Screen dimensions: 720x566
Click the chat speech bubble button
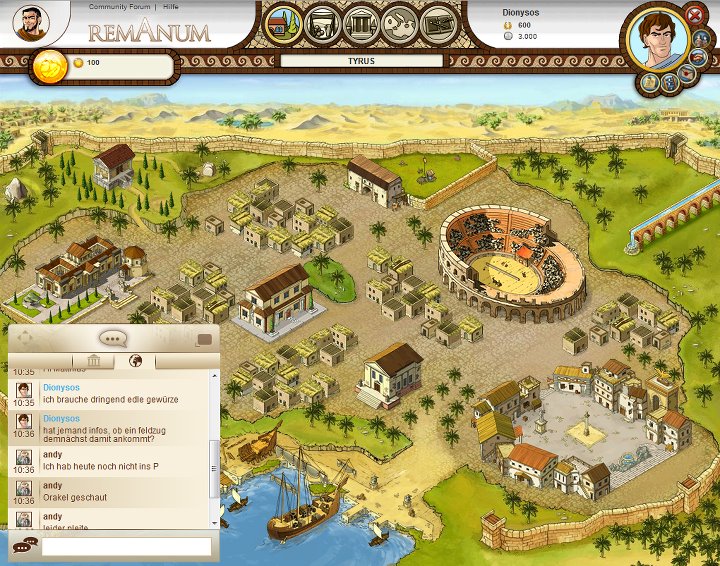click(x=112, y=337)
